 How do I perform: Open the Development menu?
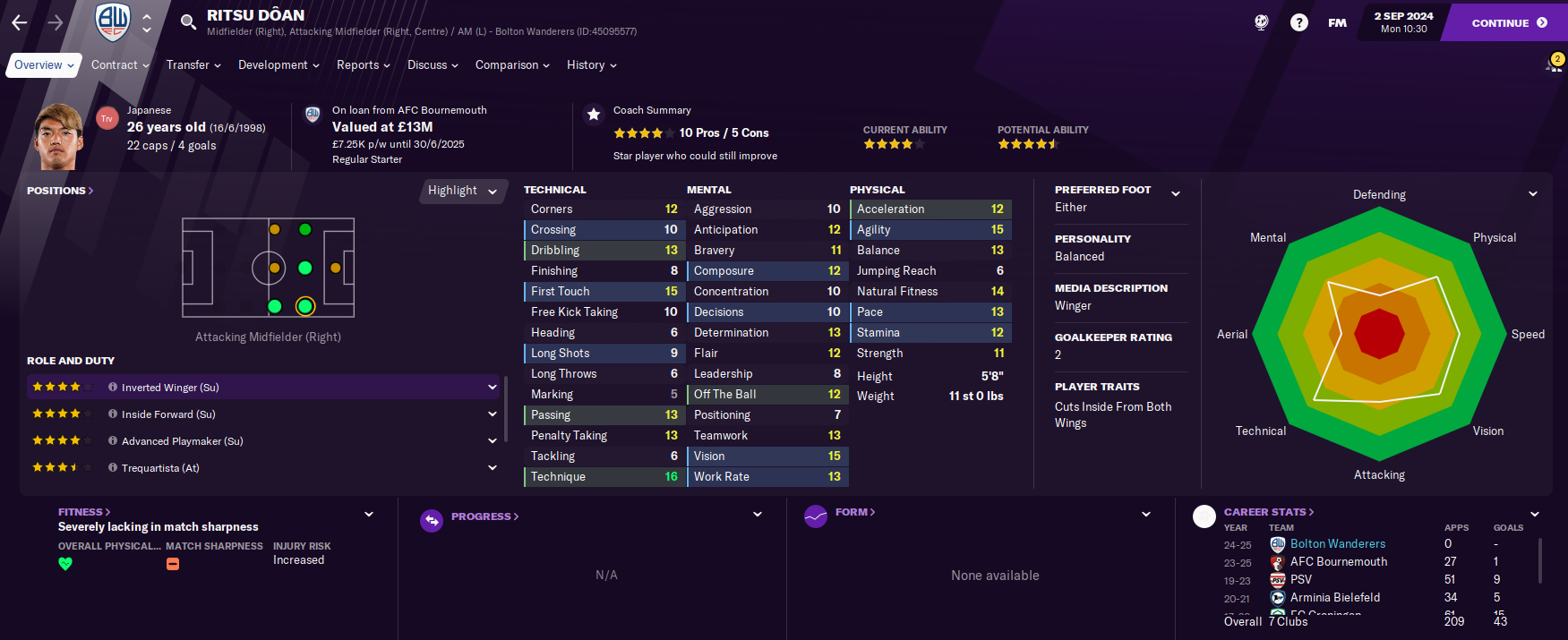(x=278, y=65)
